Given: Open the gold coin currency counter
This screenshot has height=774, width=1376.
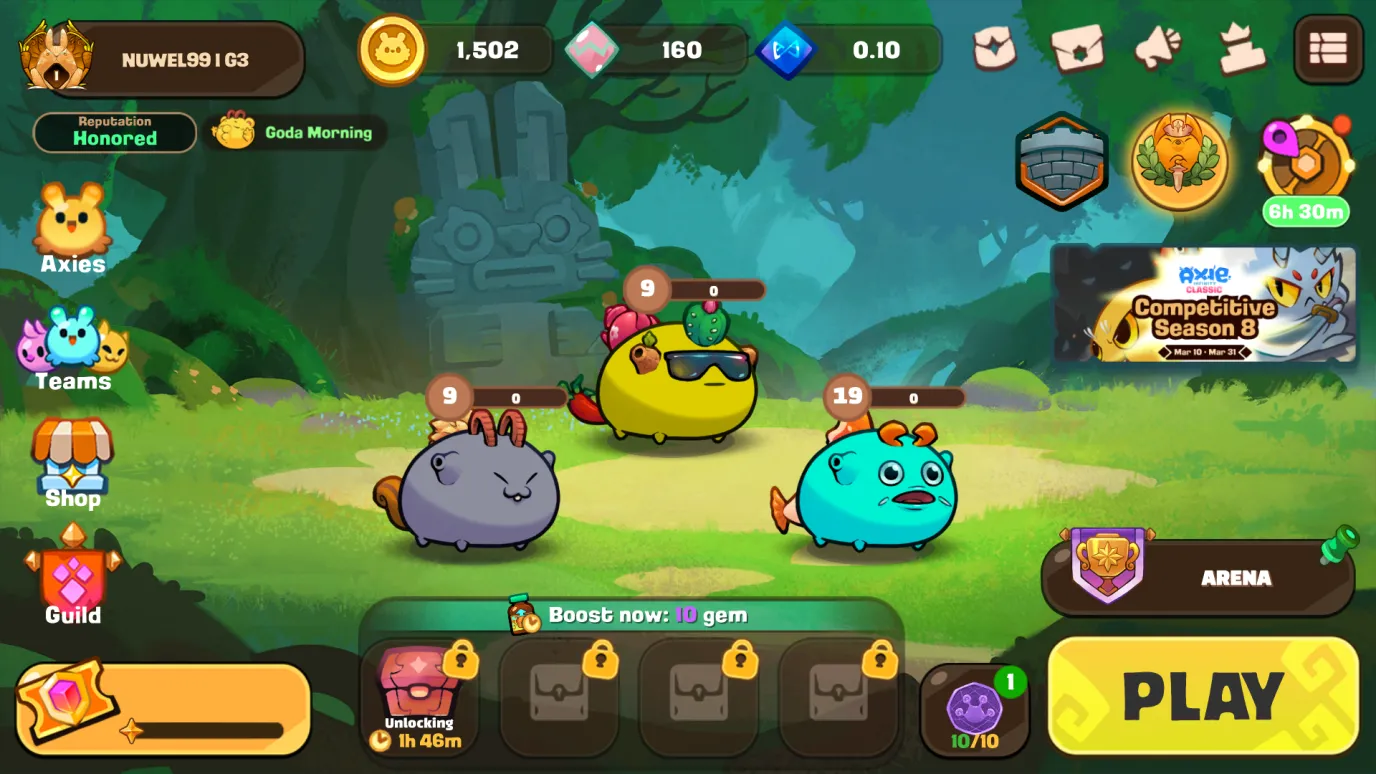Looking at the screenshot, I should (x=455, y=50).
